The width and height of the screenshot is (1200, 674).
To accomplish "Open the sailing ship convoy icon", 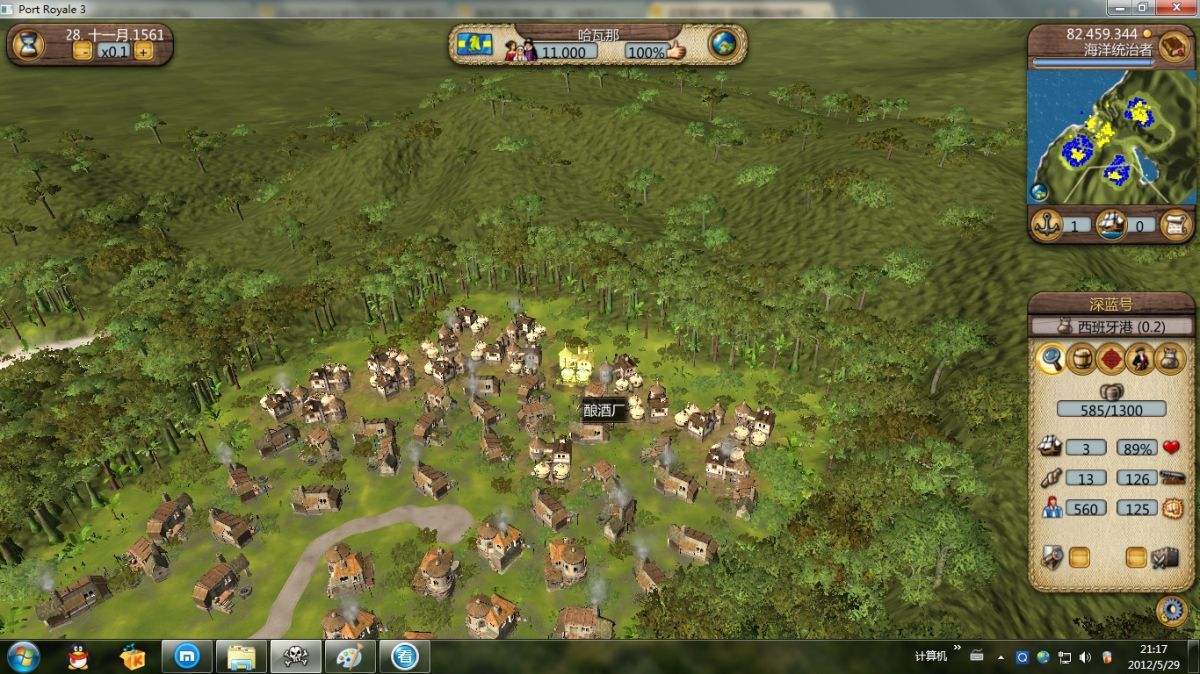I will point(1110,224).
